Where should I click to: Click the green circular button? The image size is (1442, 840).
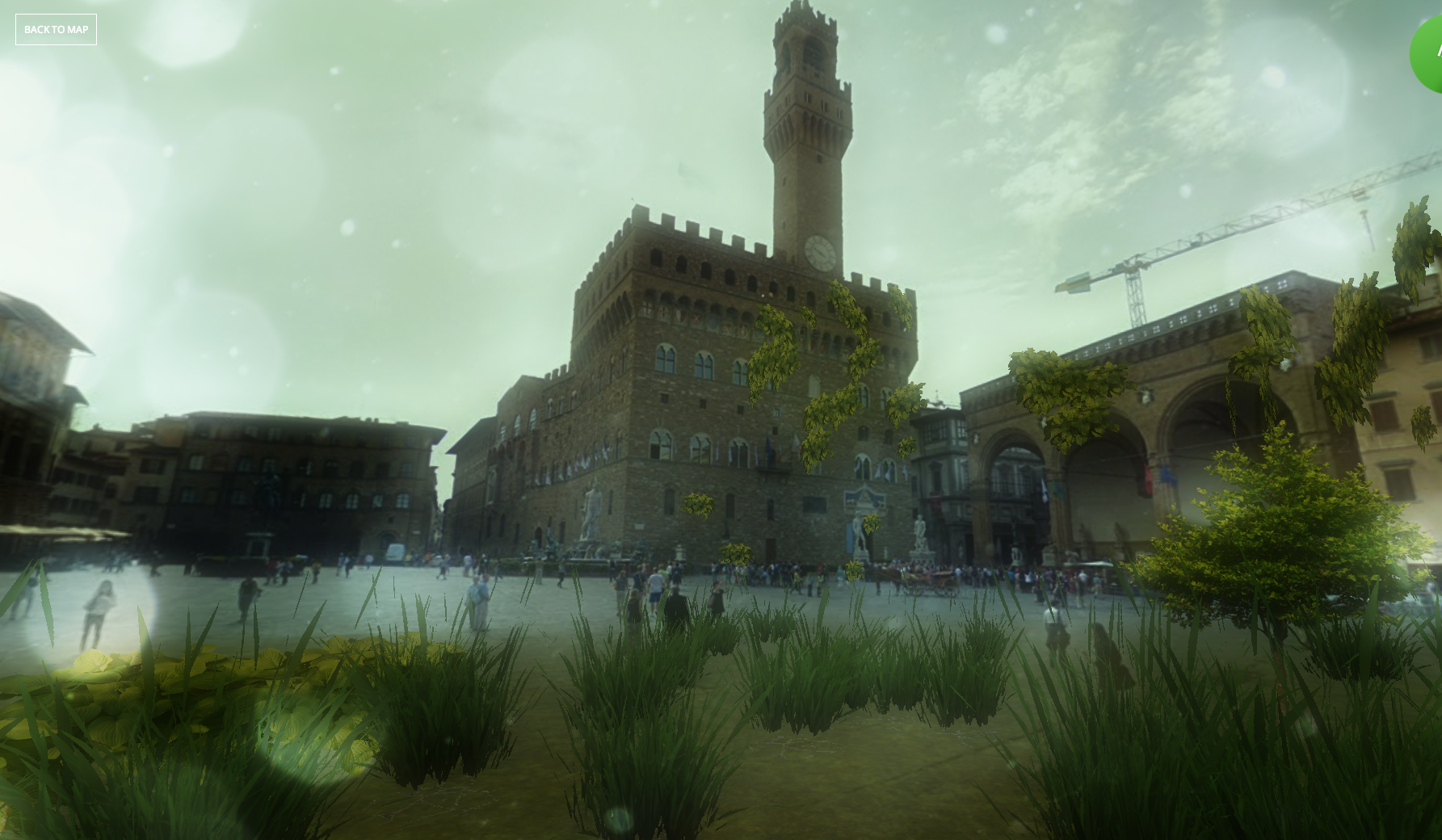(x=1427, y=53)
